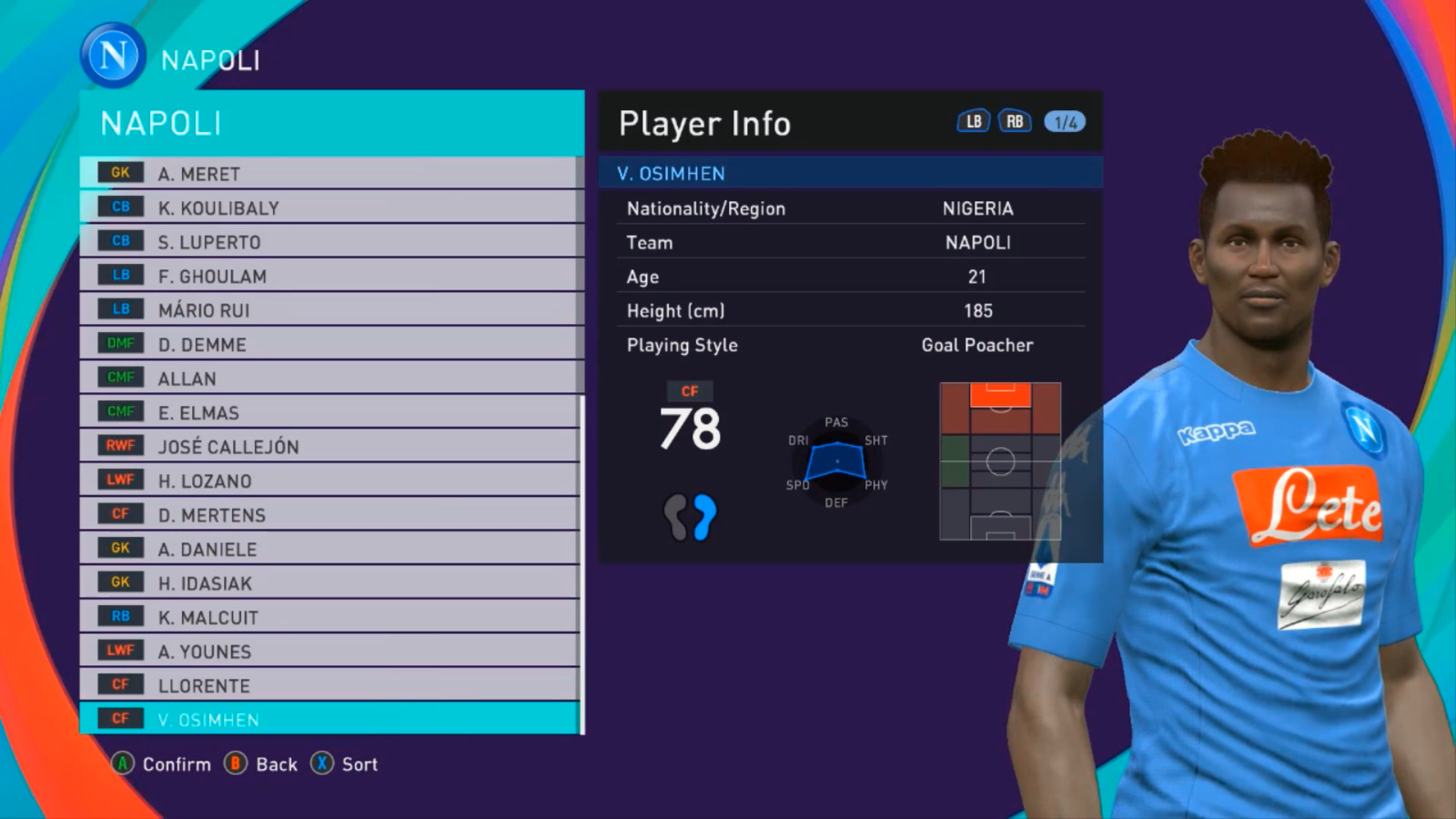
Task: Click the pitch position map diagram
Action: coord(1000,461)
